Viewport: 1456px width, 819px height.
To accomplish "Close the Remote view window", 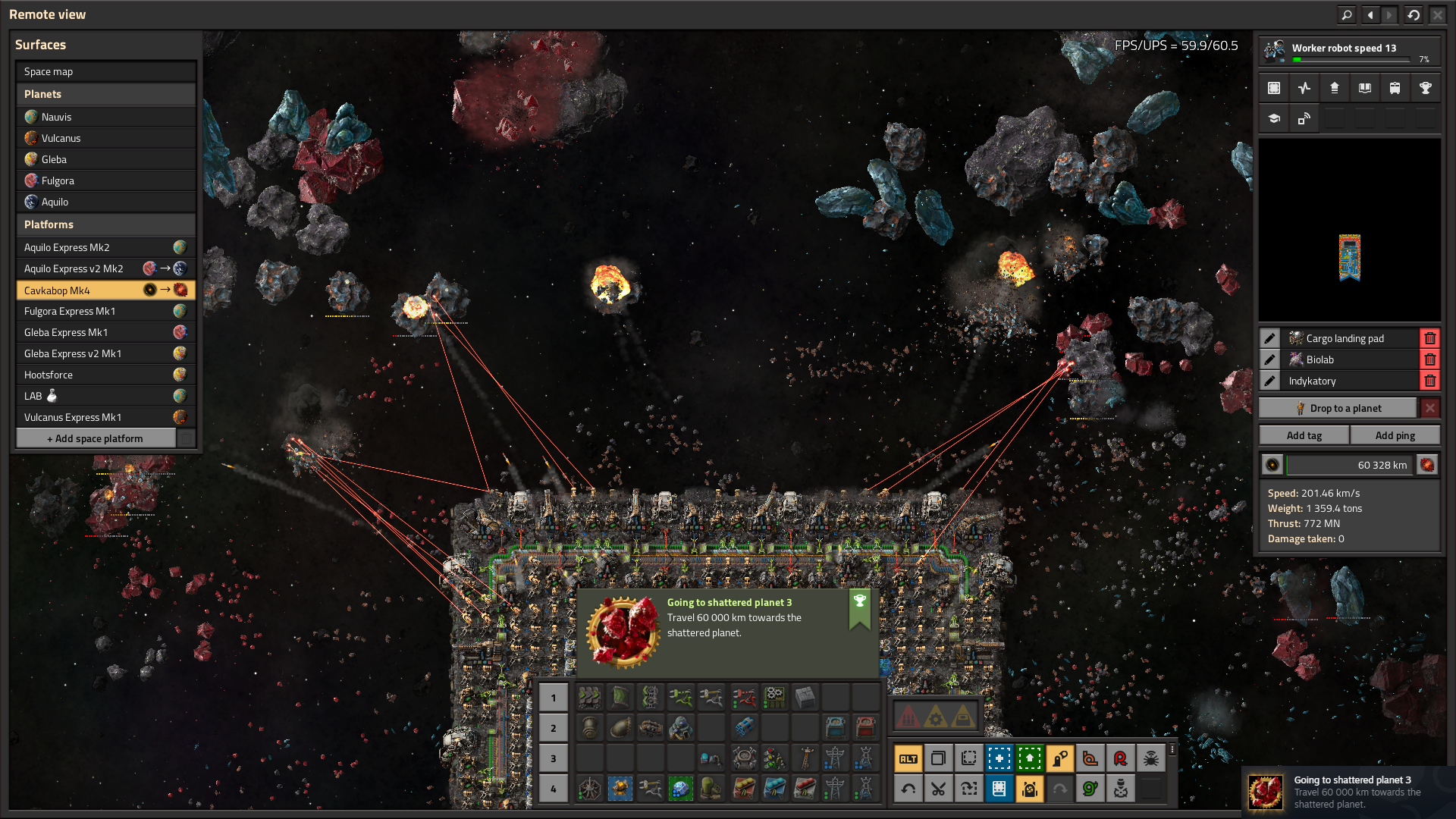I will [1437, 14].
